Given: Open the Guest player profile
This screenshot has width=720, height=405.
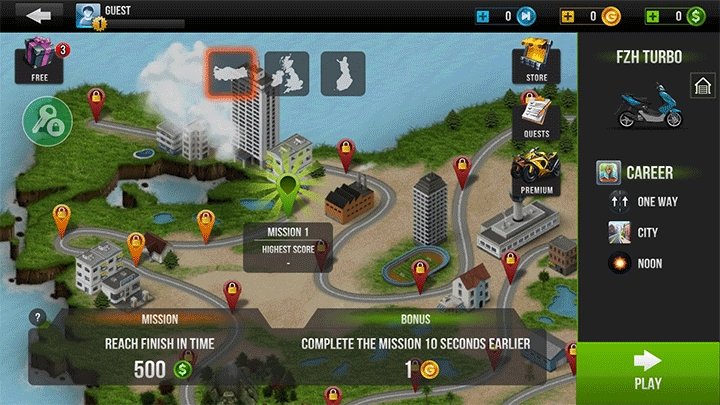Looking at the screenshot, I should pyautogui.click(x=90, y=16).
